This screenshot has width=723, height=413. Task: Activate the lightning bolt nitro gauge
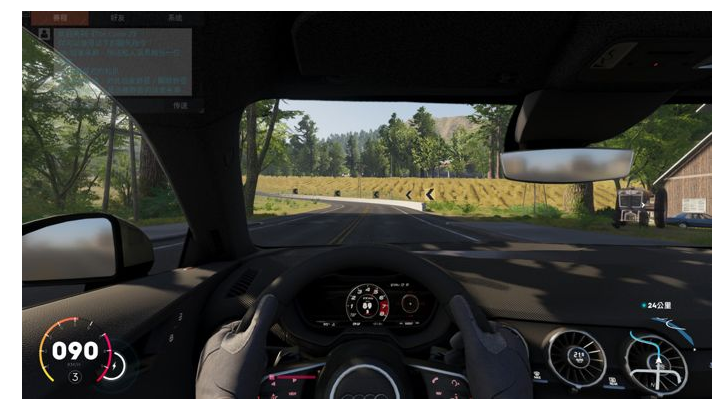coord(112,366)
